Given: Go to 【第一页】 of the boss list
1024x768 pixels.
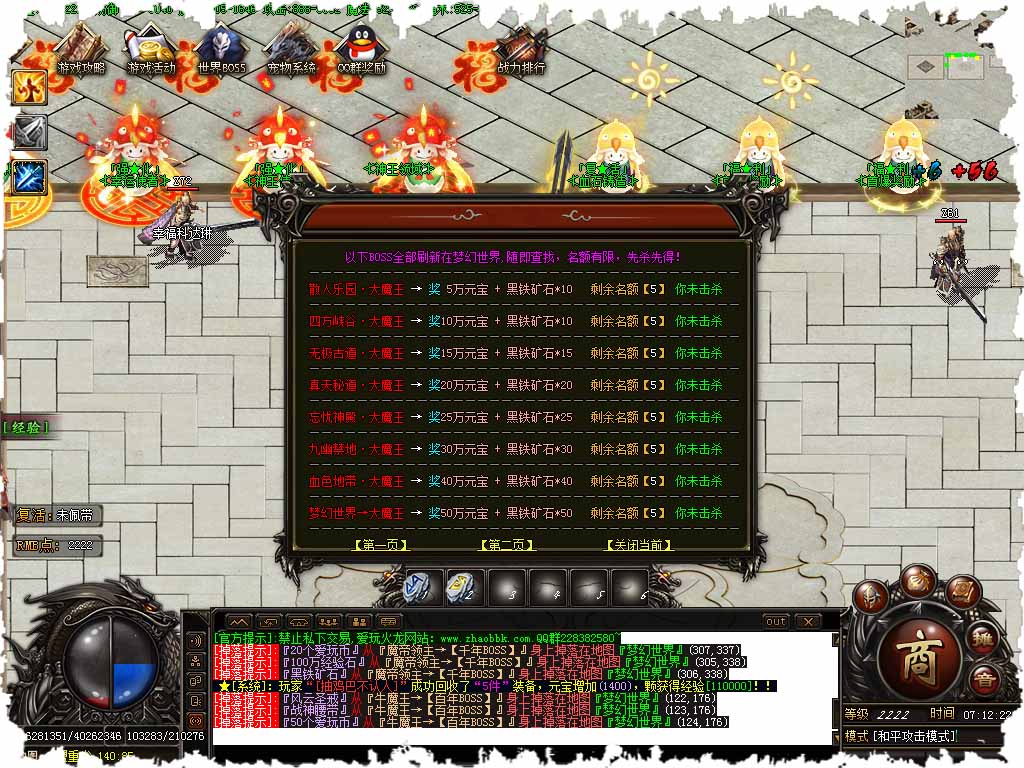Looking at the screenshot, I should coord(381,545).
